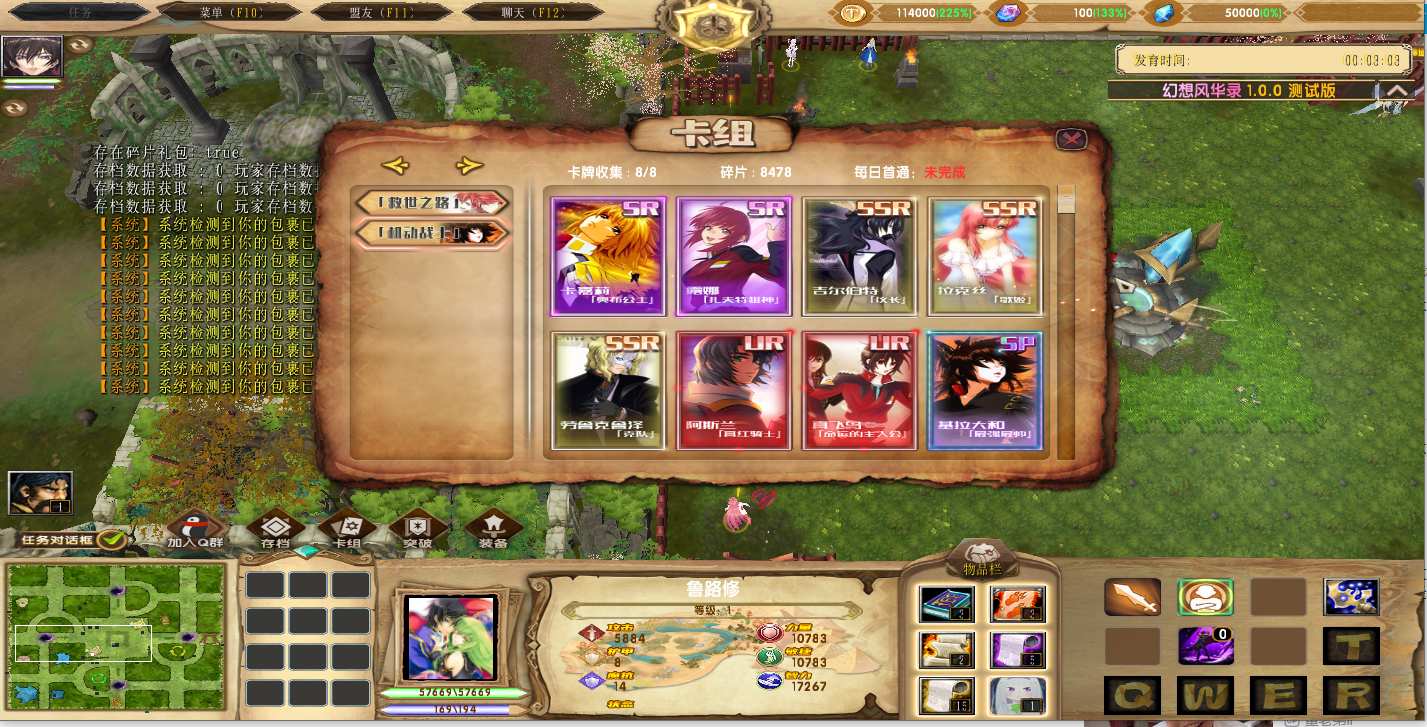The image size is (1427, 727).
Task: Choose the SSR card 吉尔伯特
Action: [x=859, y=257]
